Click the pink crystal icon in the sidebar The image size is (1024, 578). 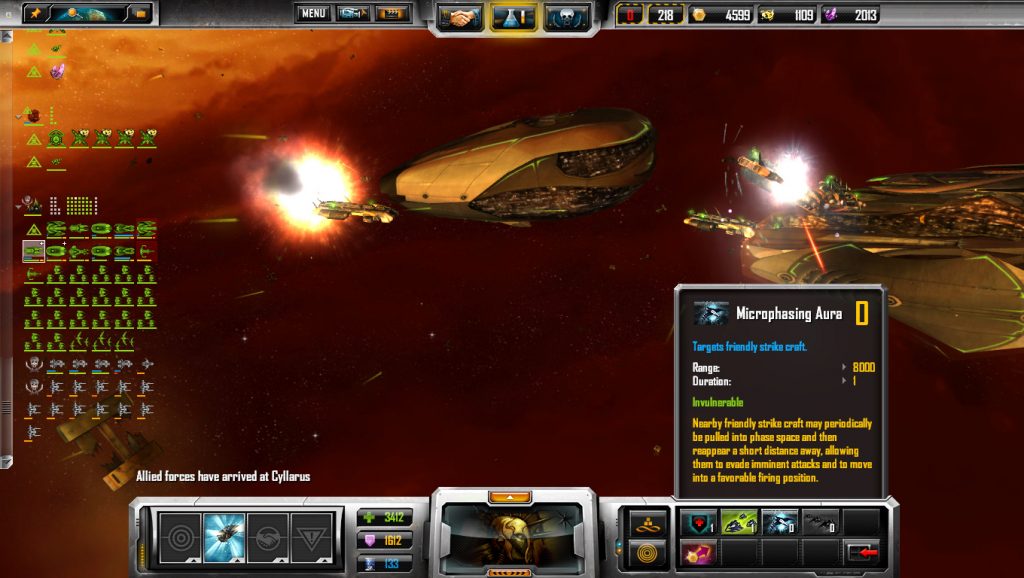(x=57, y=72)
